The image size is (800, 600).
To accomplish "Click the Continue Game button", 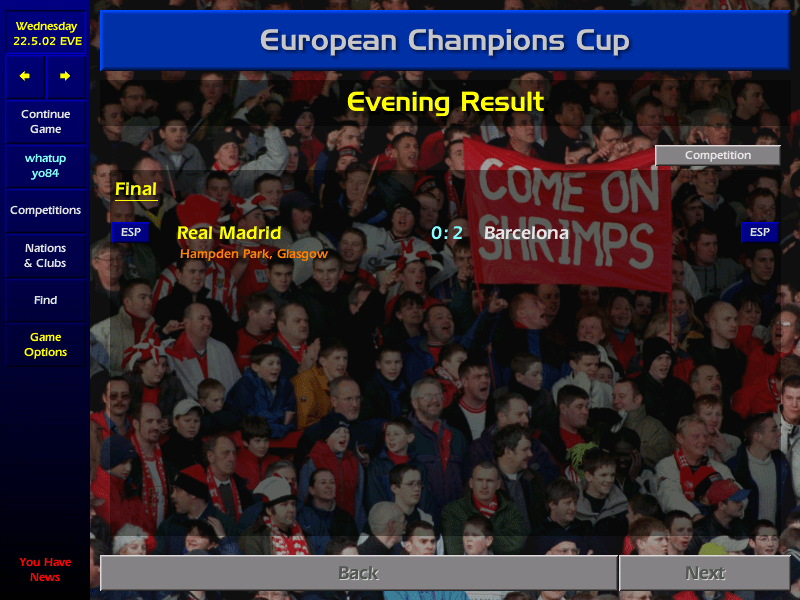I will [45, 122].
